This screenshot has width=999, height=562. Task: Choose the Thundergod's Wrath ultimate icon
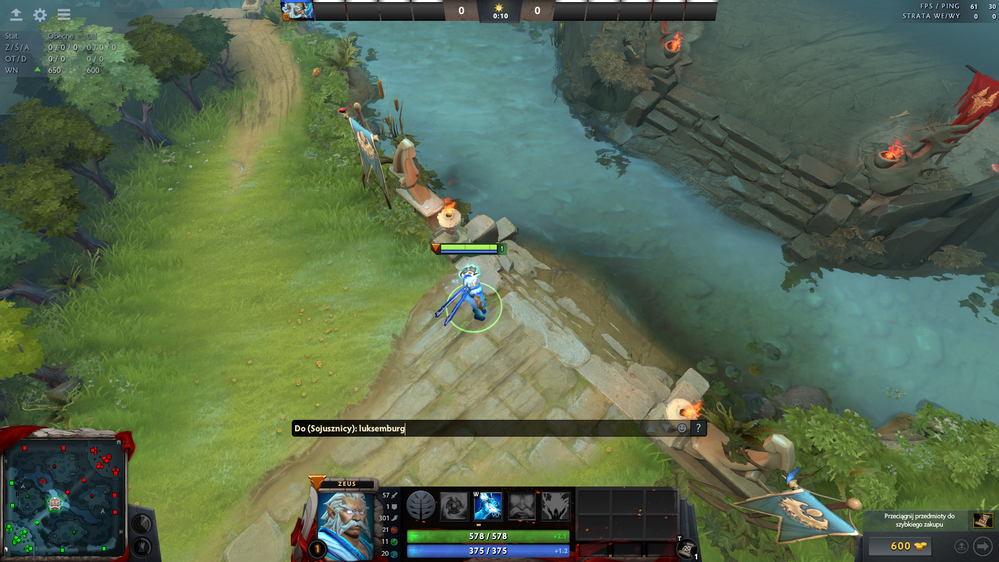[556, 506]
